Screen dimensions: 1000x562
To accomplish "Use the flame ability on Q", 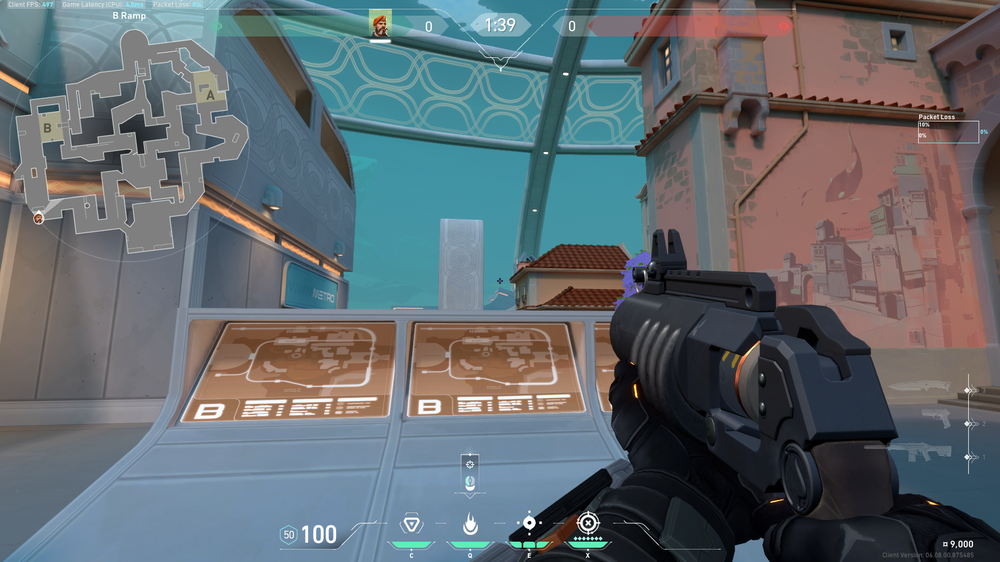I will pyautogui.click(x=469, y=524).
